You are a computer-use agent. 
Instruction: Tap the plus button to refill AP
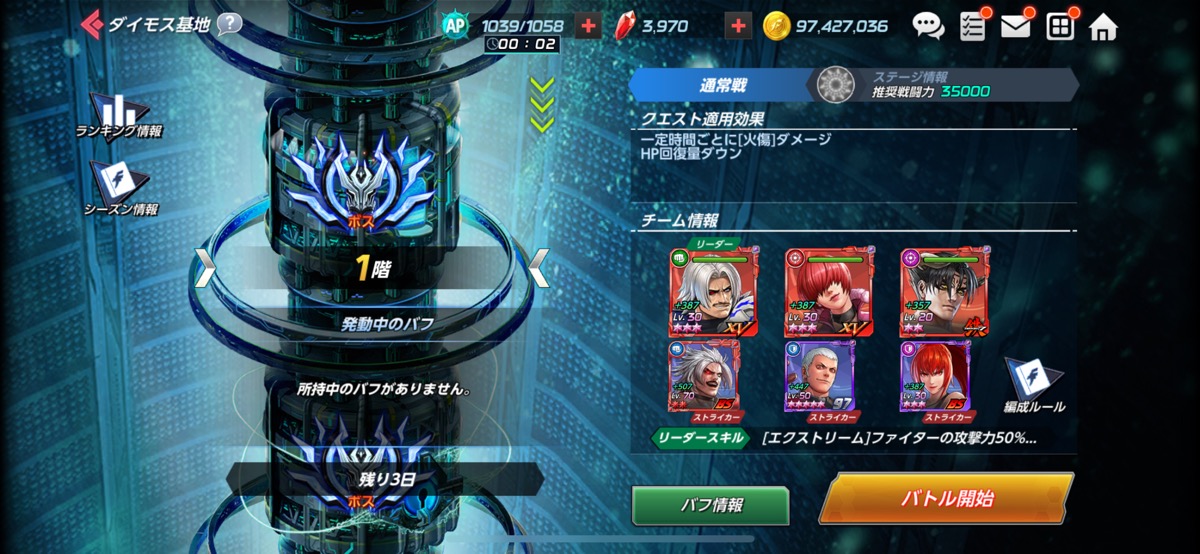(x=589, y=26)
